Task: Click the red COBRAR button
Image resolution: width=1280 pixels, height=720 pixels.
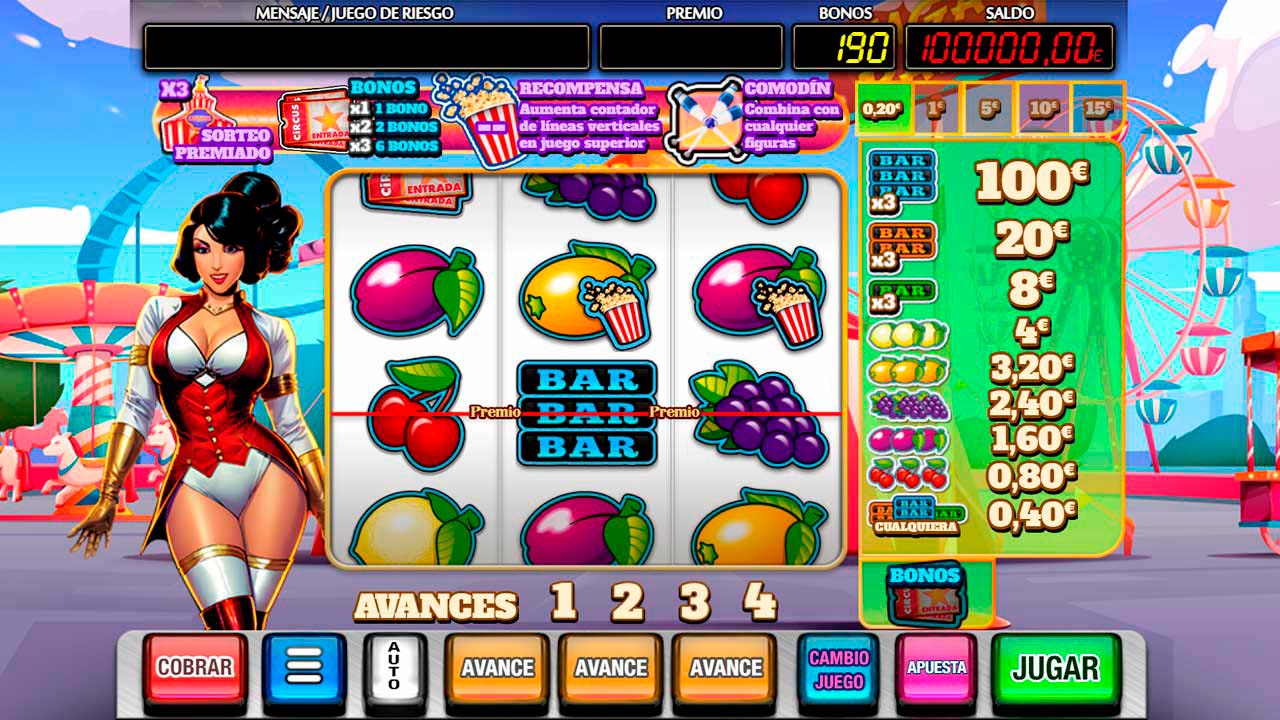Action: [x=195, y=667]
